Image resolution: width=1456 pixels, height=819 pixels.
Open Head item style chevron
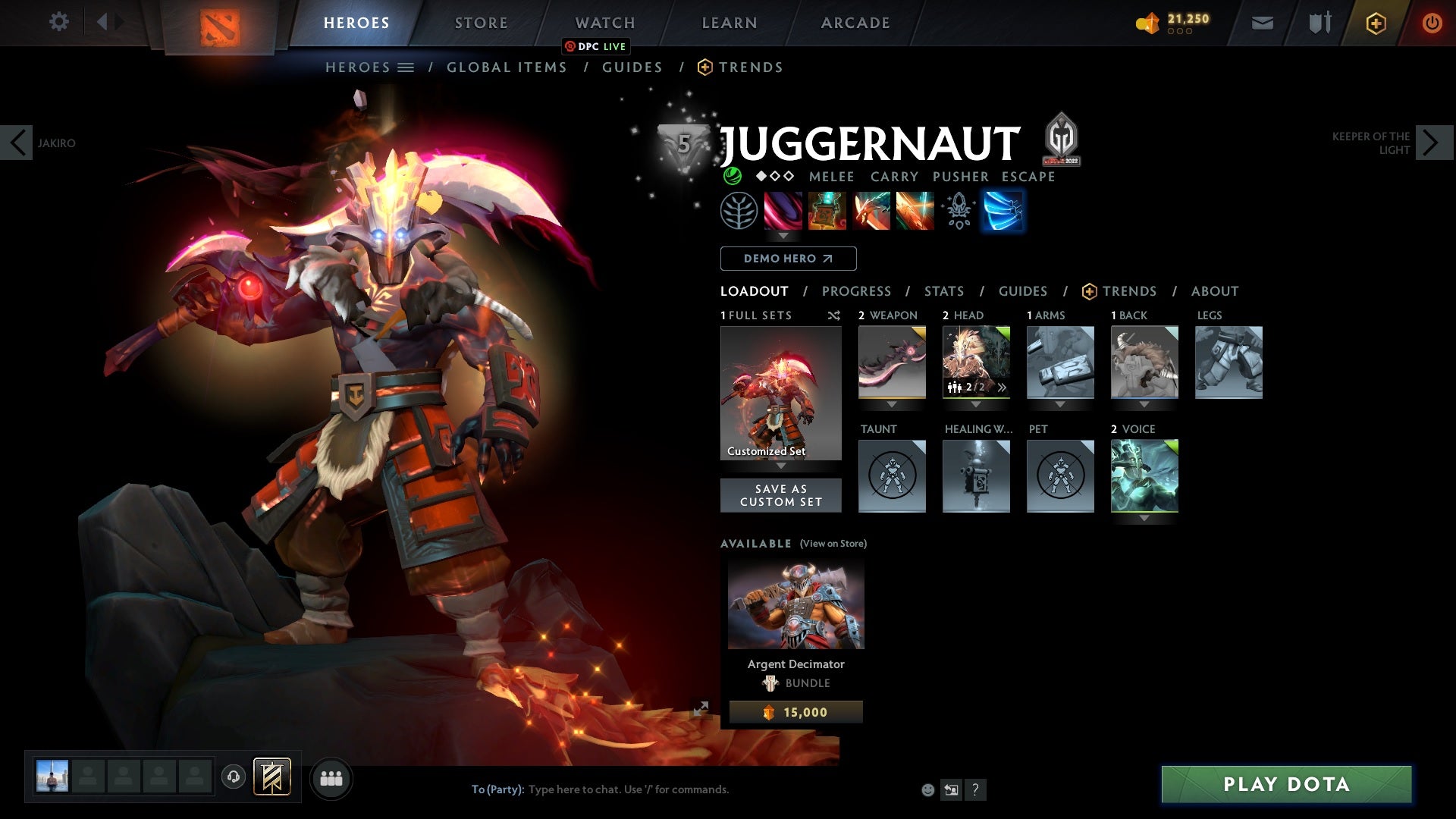[x=1003, y=387]
